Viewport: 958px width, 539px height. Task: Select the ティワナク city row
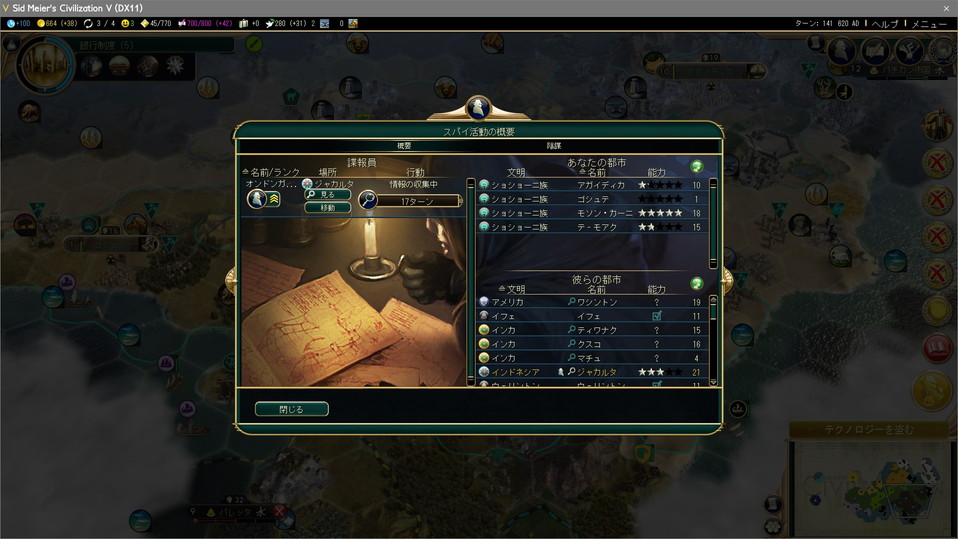[x=595, y=330]
